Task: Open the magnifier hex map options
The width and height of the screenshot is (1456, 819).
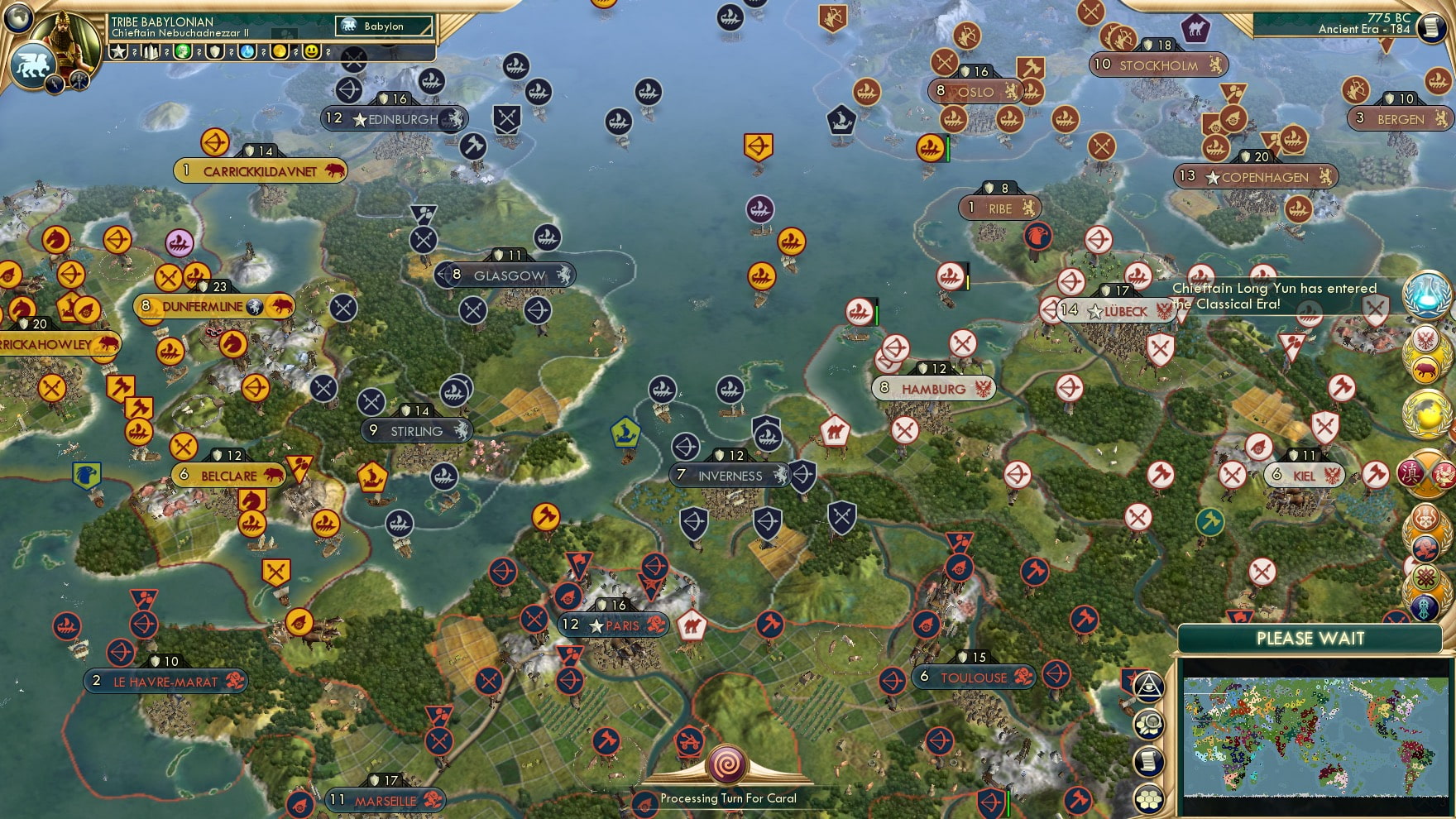Action: 1148,725
